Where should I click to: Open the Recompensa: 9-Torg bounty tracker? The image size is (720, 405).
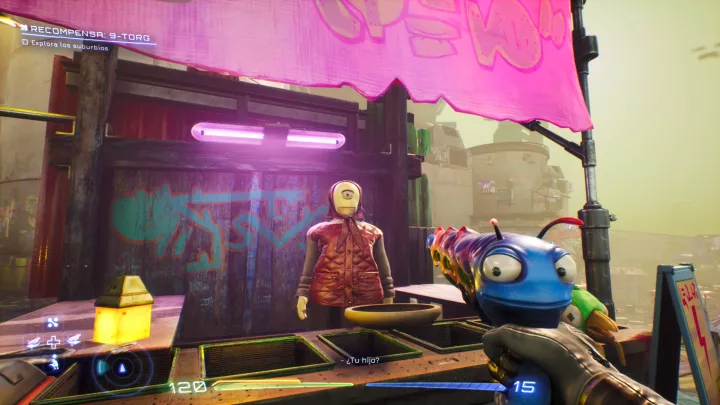pos(86,30)
